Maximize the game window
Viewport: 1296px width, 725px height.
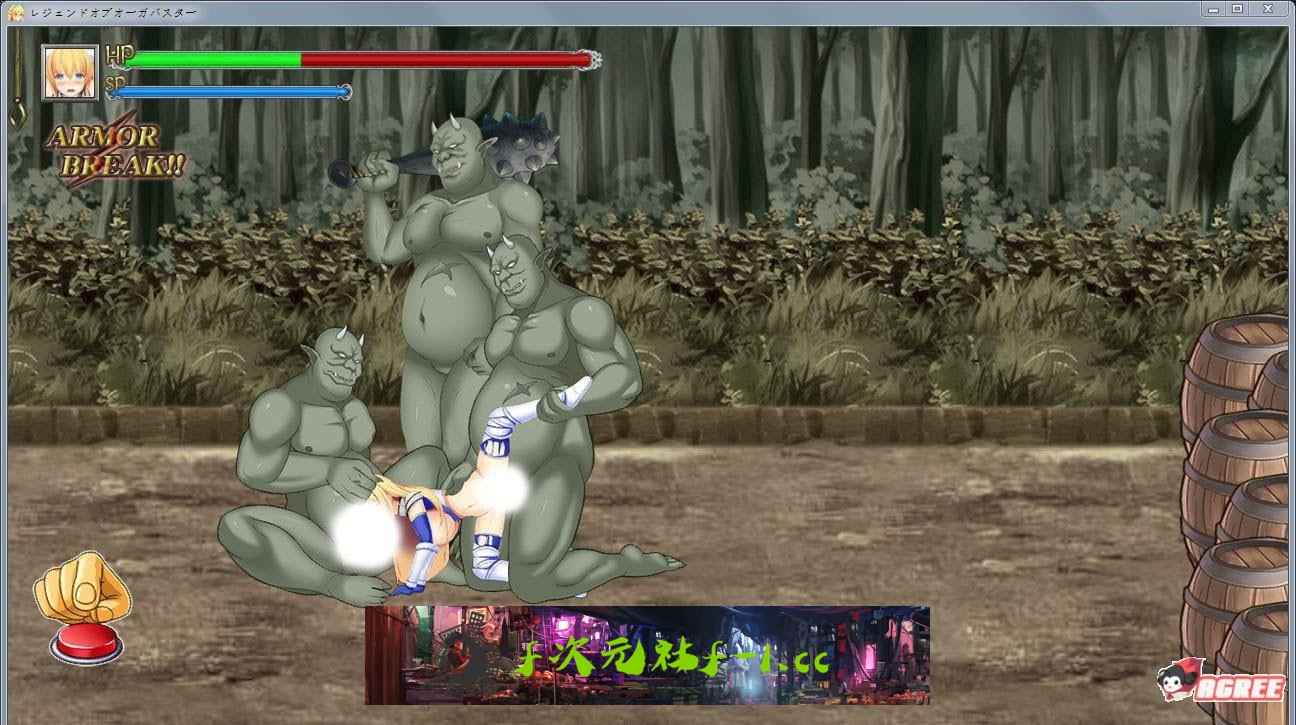tap(1237, 9)
